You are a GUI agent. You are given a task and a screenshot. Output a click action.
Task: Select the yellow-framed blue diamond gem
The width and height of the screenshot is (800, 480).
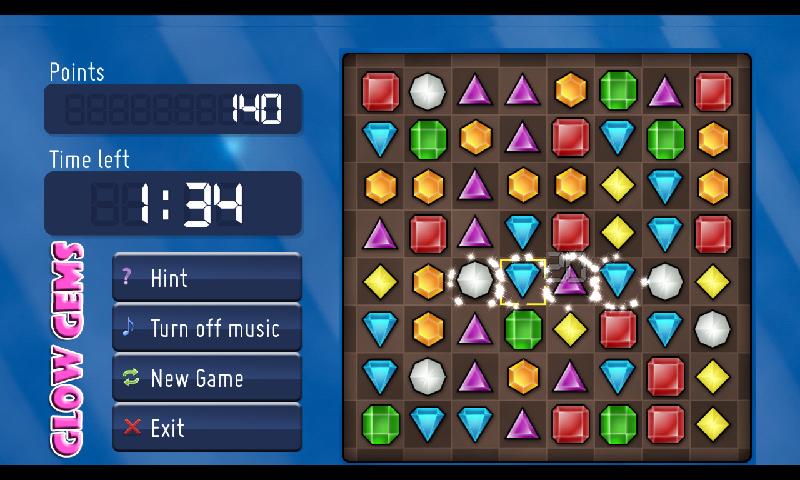[x=522, y=281]
